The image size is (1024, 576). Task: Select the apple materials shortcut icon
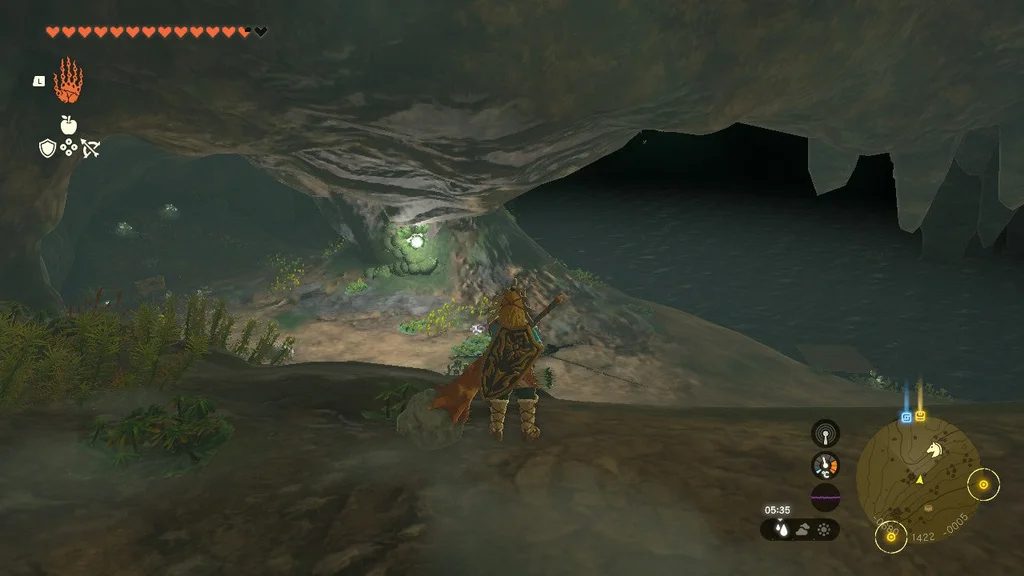68,125
